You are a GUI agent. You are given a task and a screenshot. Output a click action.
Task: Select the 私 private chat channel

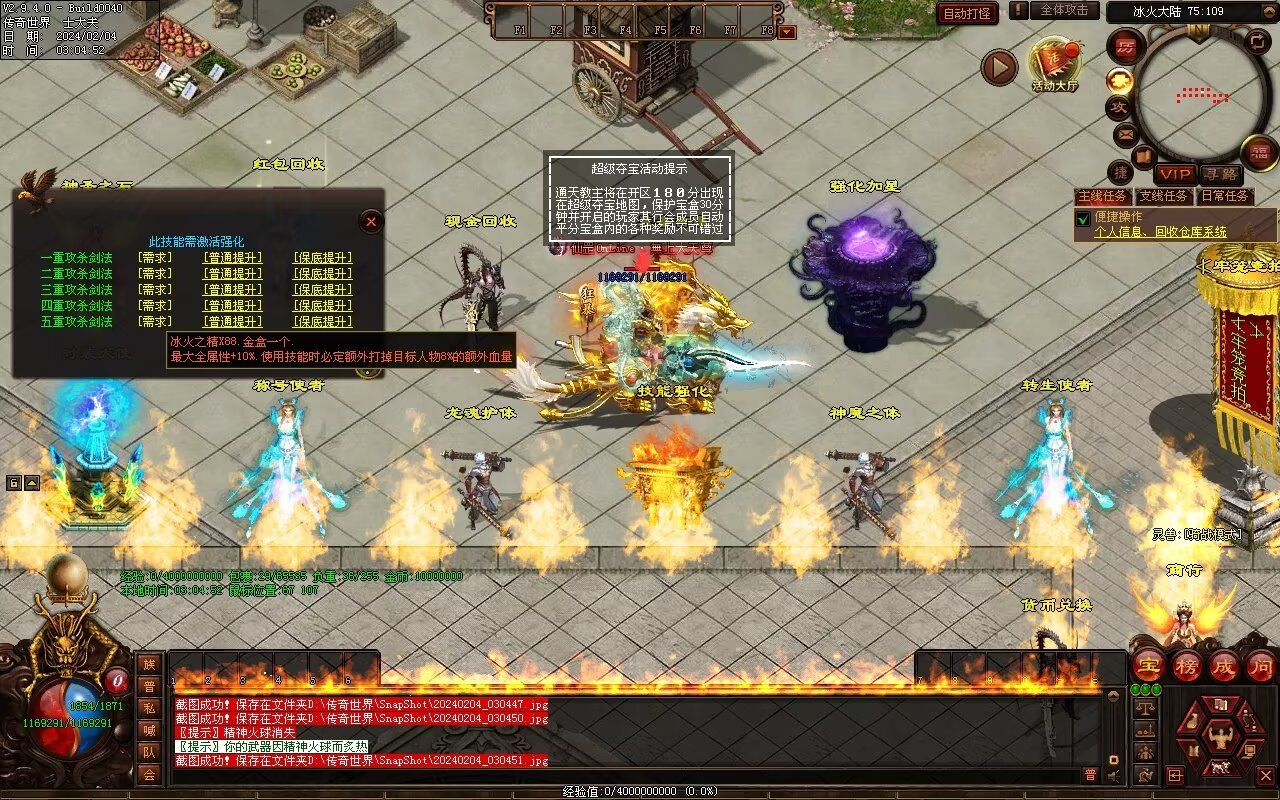(149, 708)
